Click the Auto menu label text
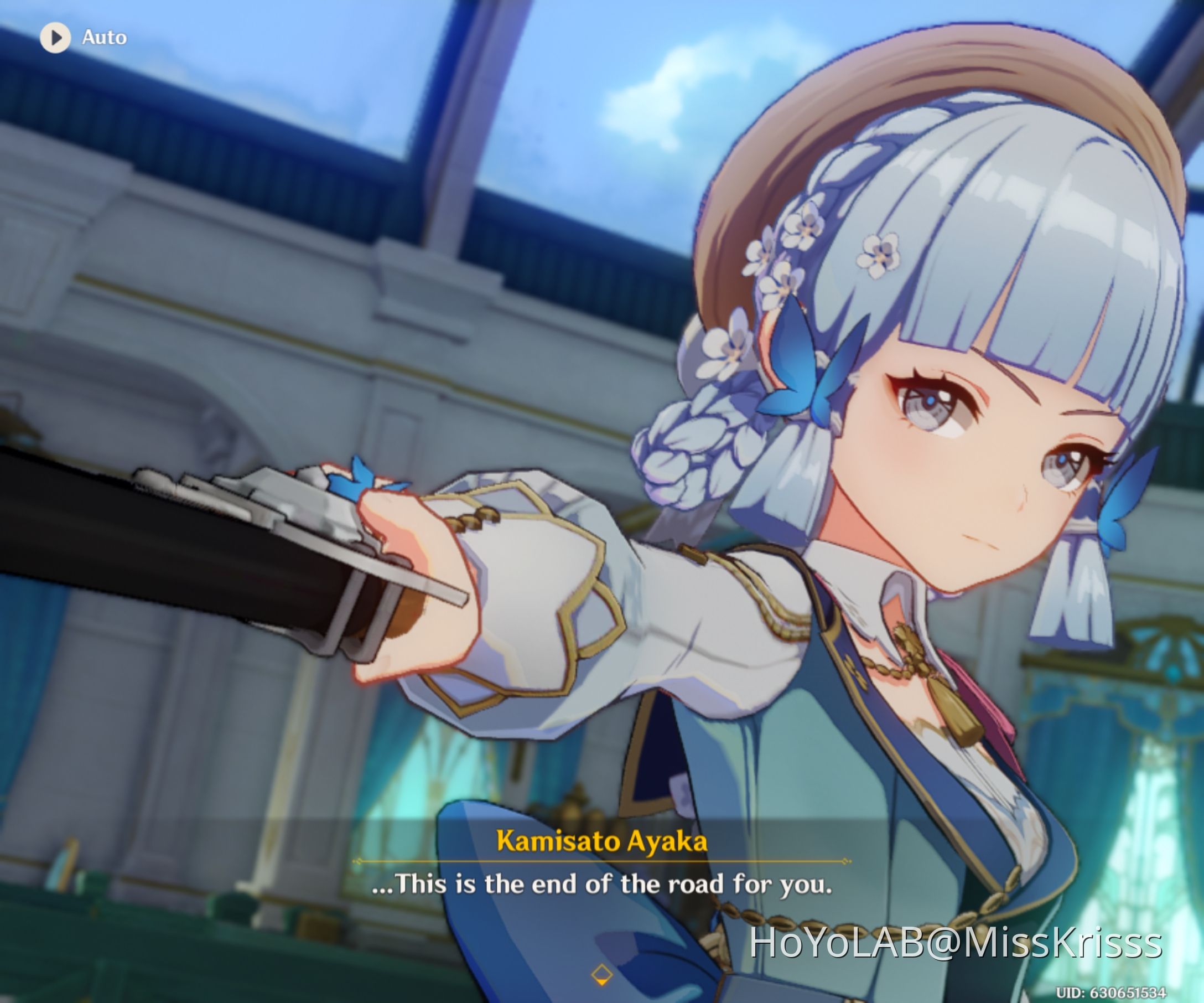1204x1003 pixels. [104, 38]
